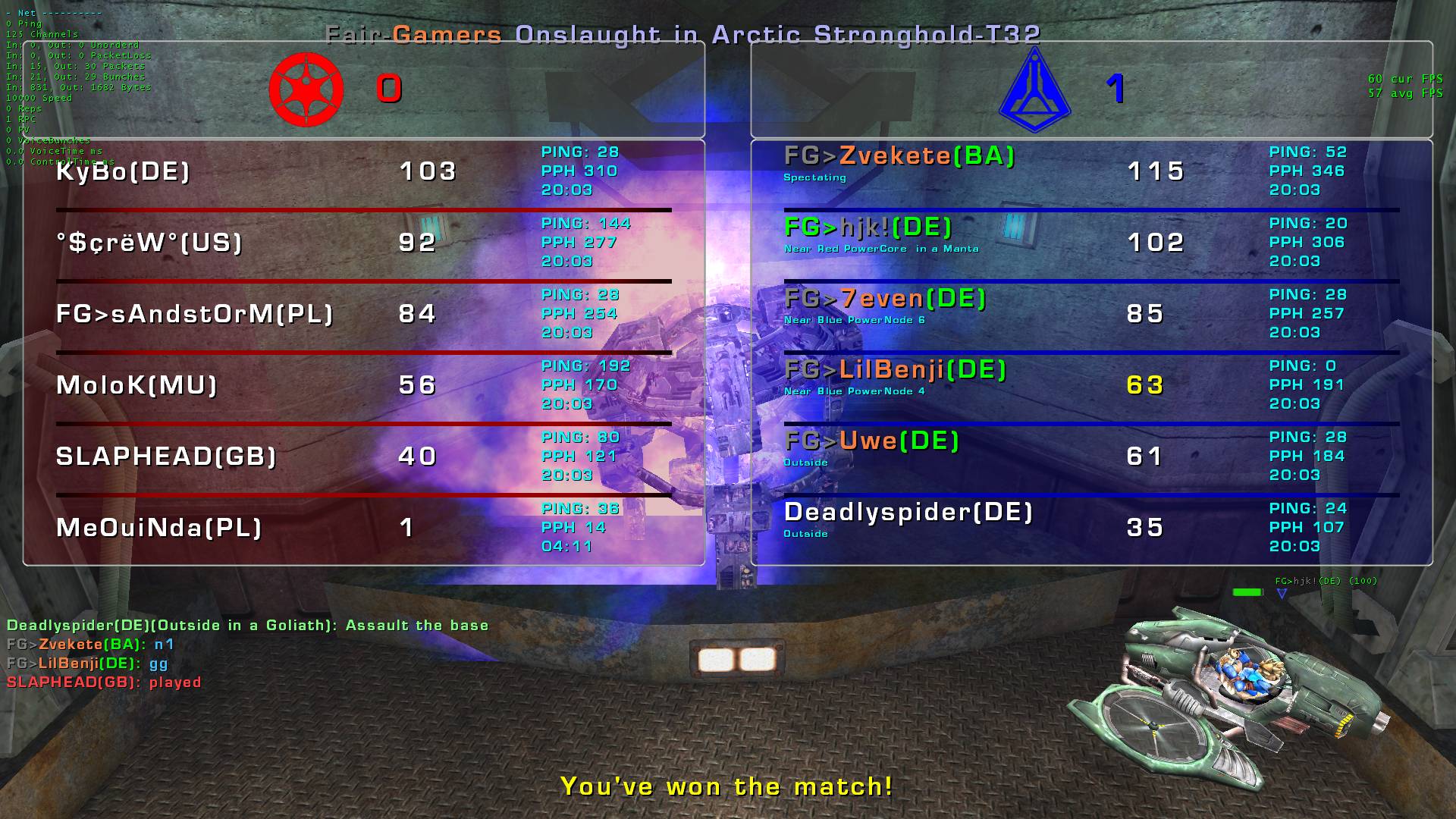This screenshot has height=819, width=1456.
Task: Choose FG>sAndstOrM(PL) in the scoreboard
Action: tap(194, 314)
